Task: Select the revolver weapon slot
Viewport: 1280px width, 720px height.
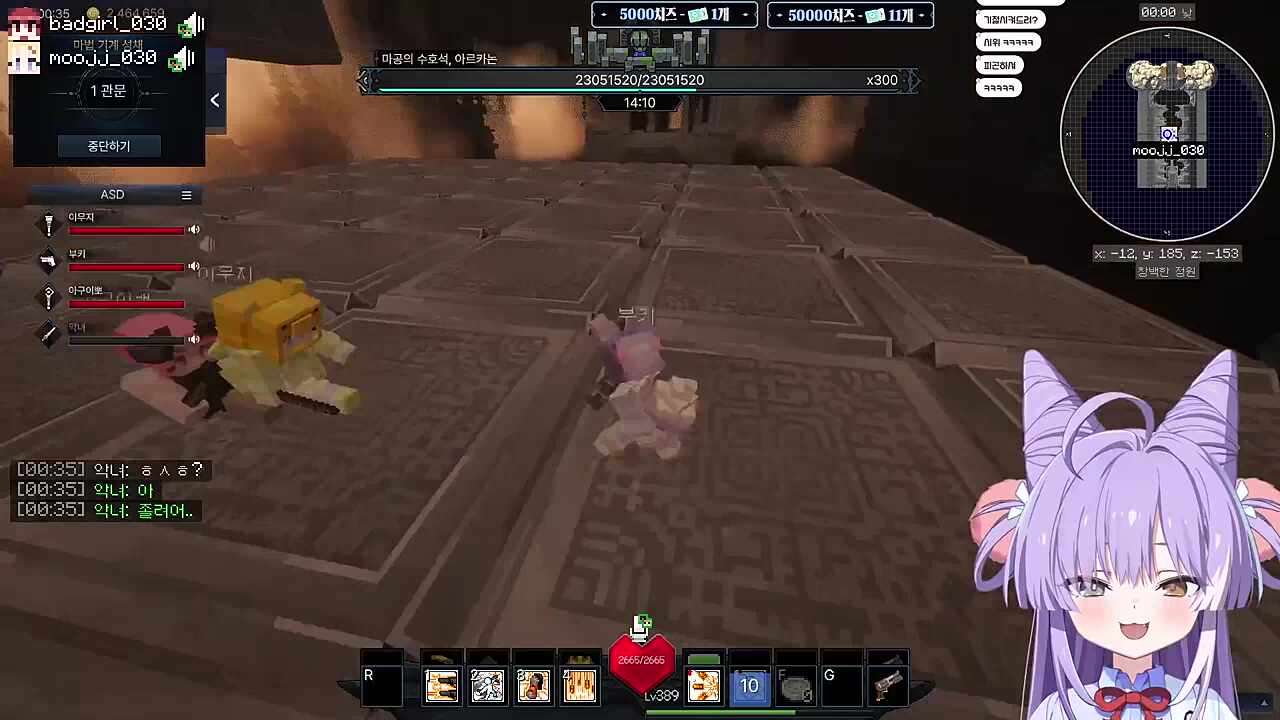Action: 887,685
